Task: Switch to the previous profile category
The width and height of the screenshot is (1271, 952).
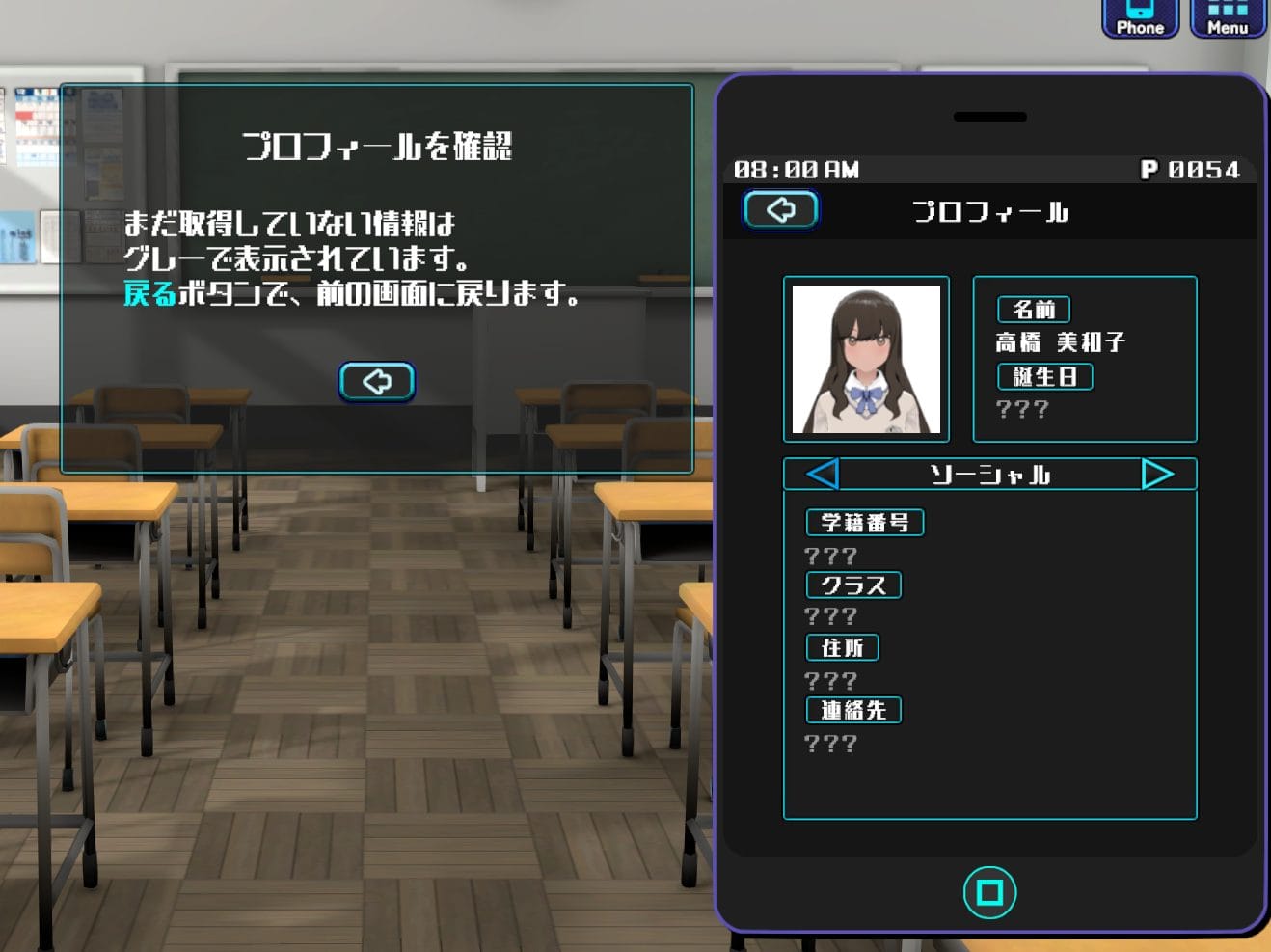Action: [x=822, y=474]
